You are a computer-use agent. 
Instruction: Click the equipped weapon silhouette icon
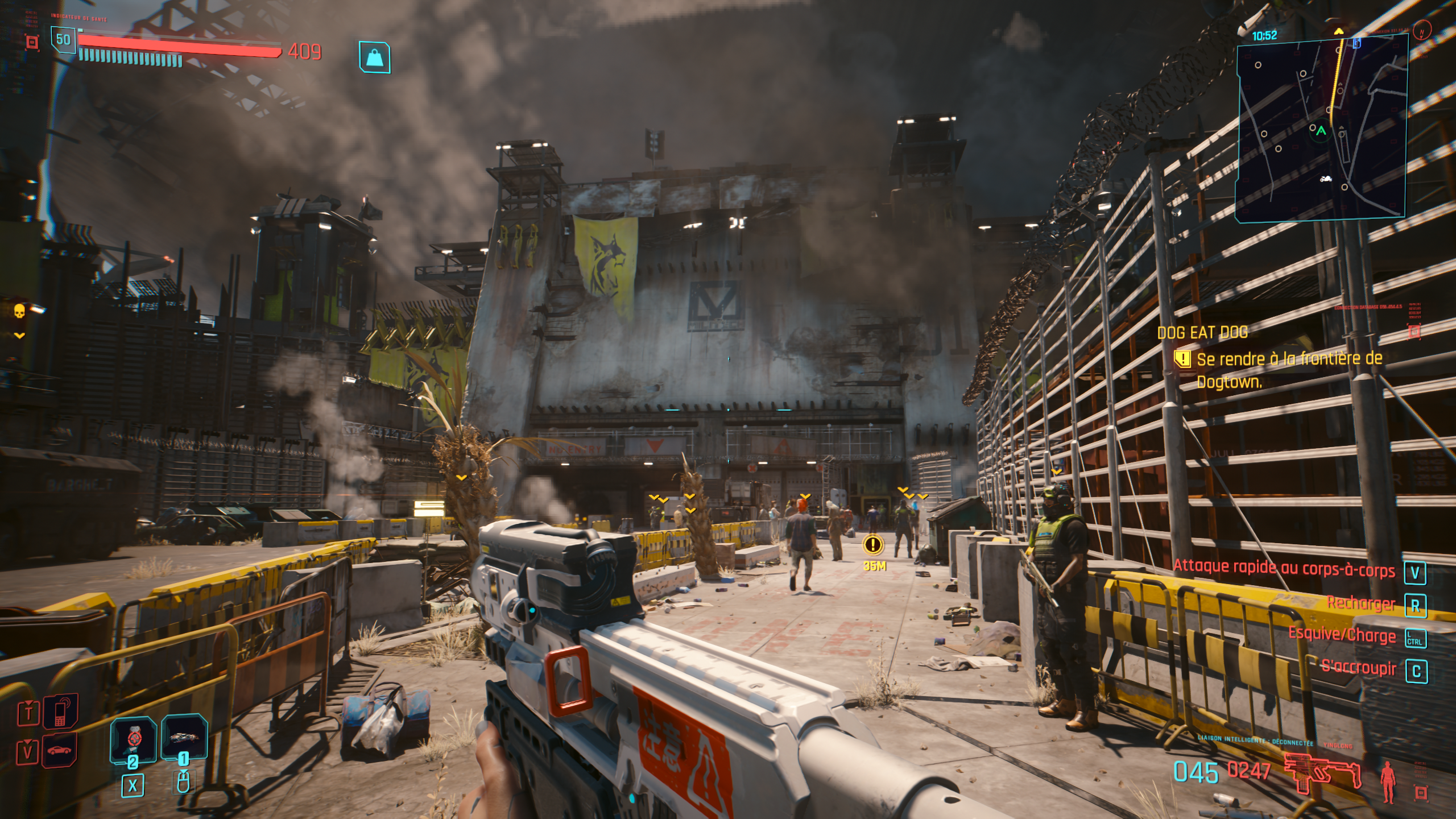point(1323,772)
